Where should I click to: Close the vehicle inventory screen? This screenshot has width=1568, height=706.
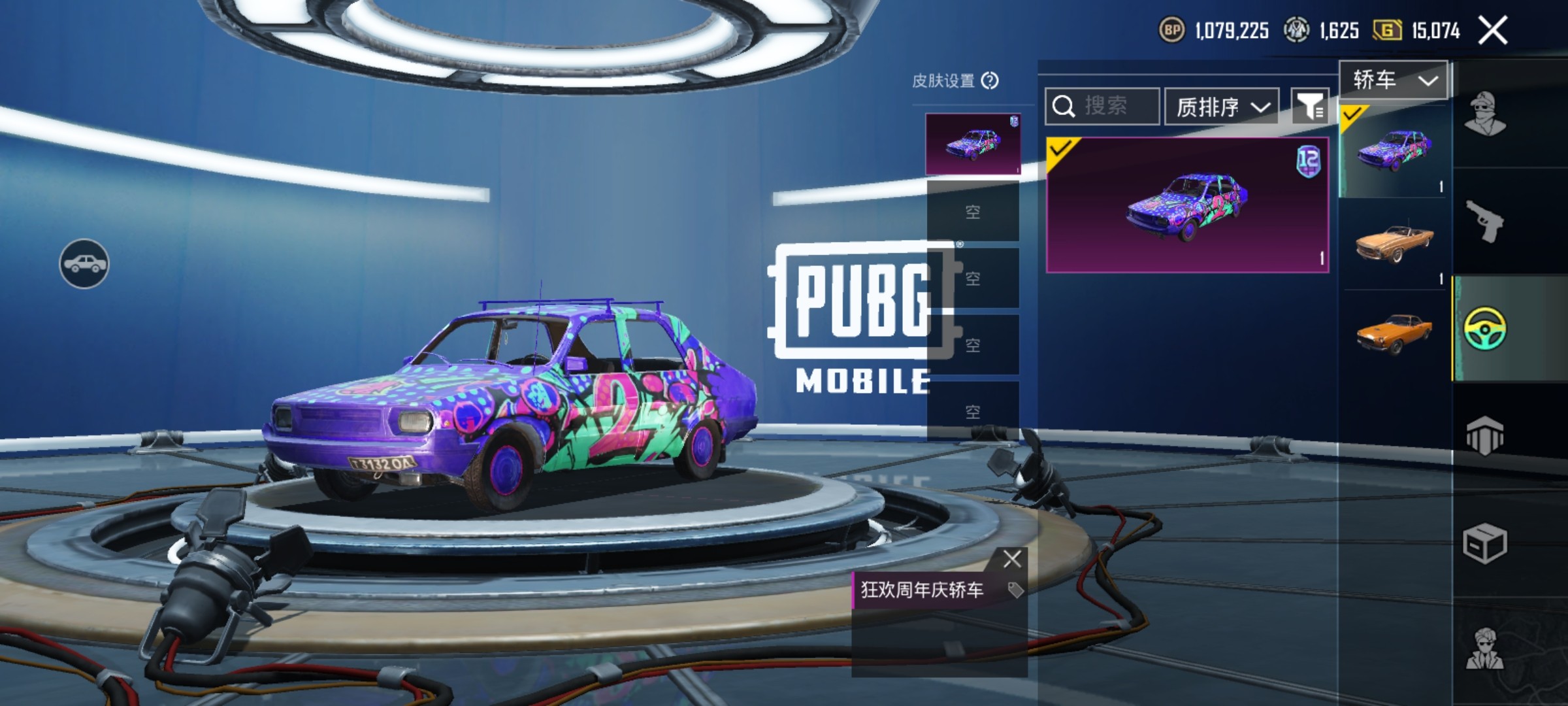(1493, 31)
